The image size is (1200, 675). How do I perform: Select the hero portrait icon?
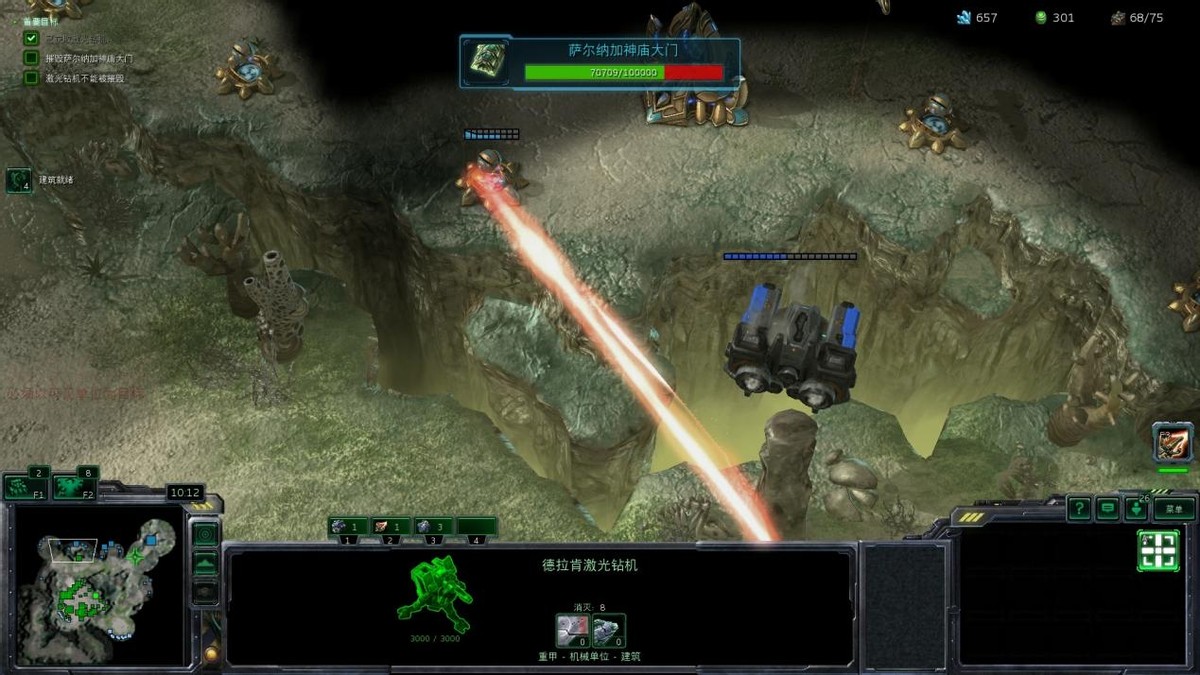coord(1172,441)
